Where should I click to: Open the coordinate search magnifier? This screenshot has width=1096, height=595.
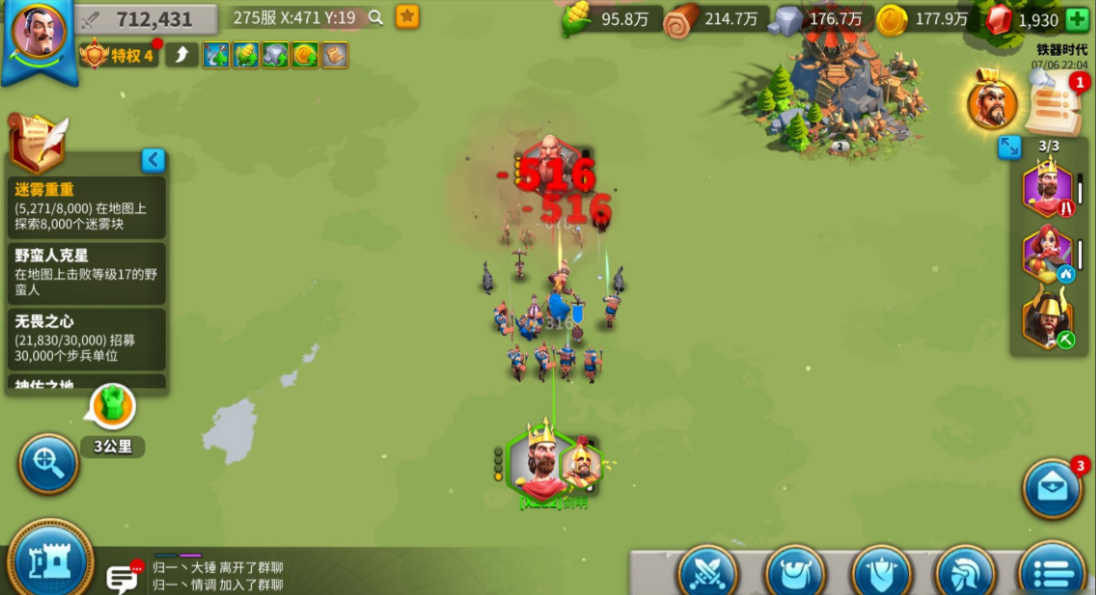(376, 17)
